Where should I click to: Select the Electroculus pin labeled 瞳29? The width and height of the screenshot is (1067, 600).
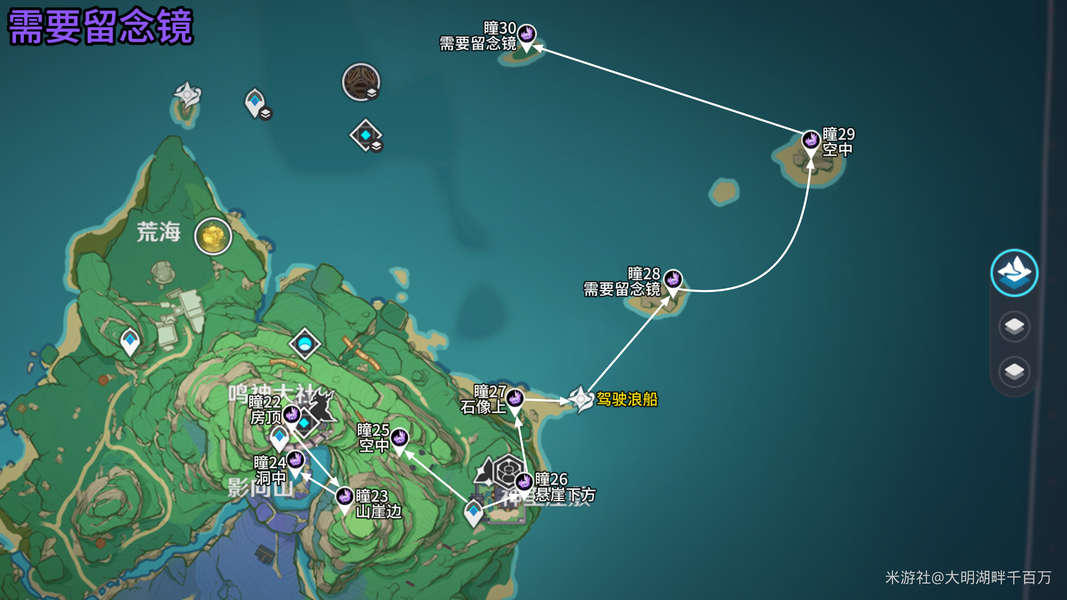pyautogui.click(x=811, y=142)
